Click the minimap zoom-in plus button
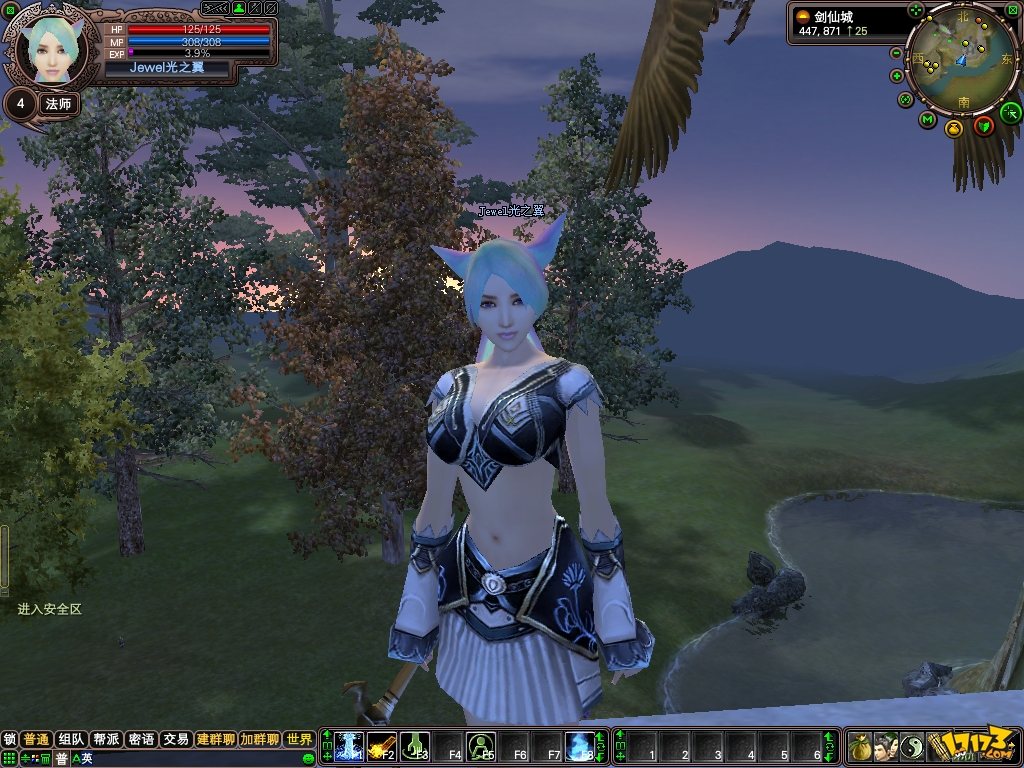This screenshot has height=768, width=1024. [896, 76]
